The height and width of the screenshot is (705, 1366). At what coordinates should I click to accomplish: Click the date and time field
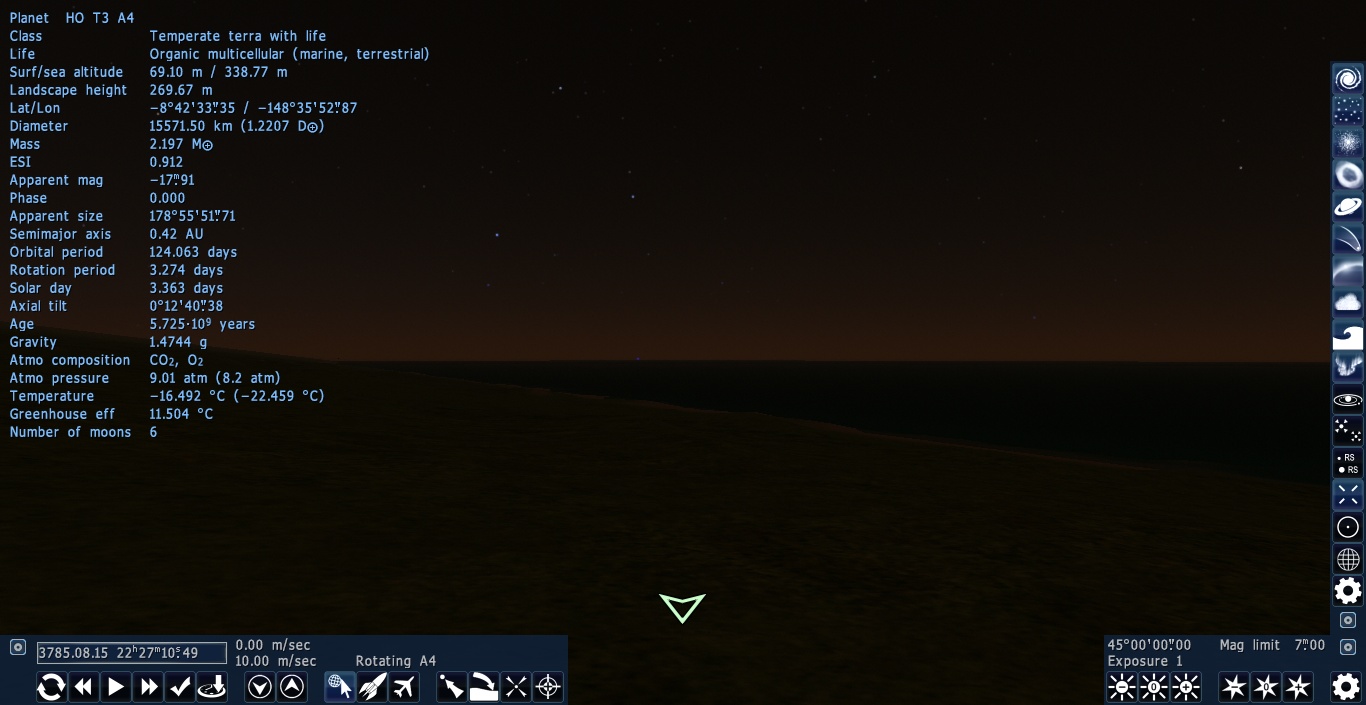coord(132,653)
